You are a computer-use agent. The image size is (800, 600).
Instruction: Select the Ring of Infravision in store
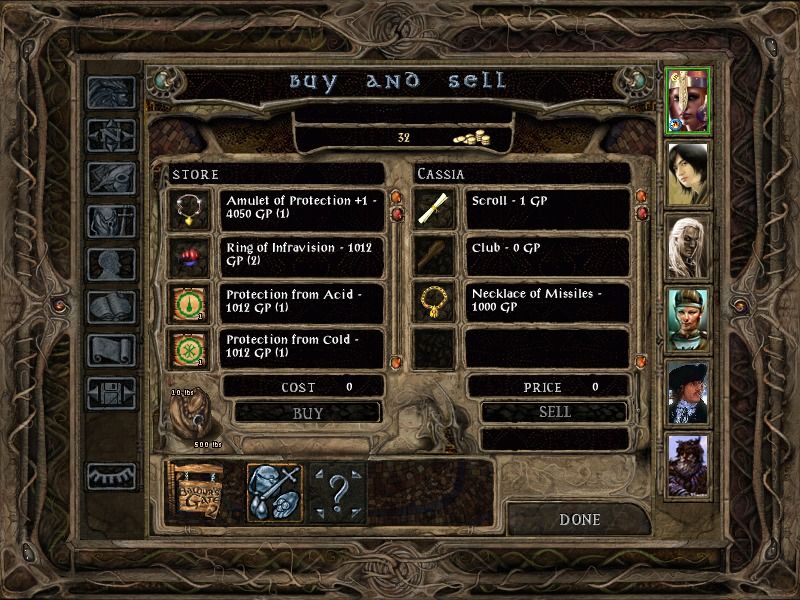[302, 255]
